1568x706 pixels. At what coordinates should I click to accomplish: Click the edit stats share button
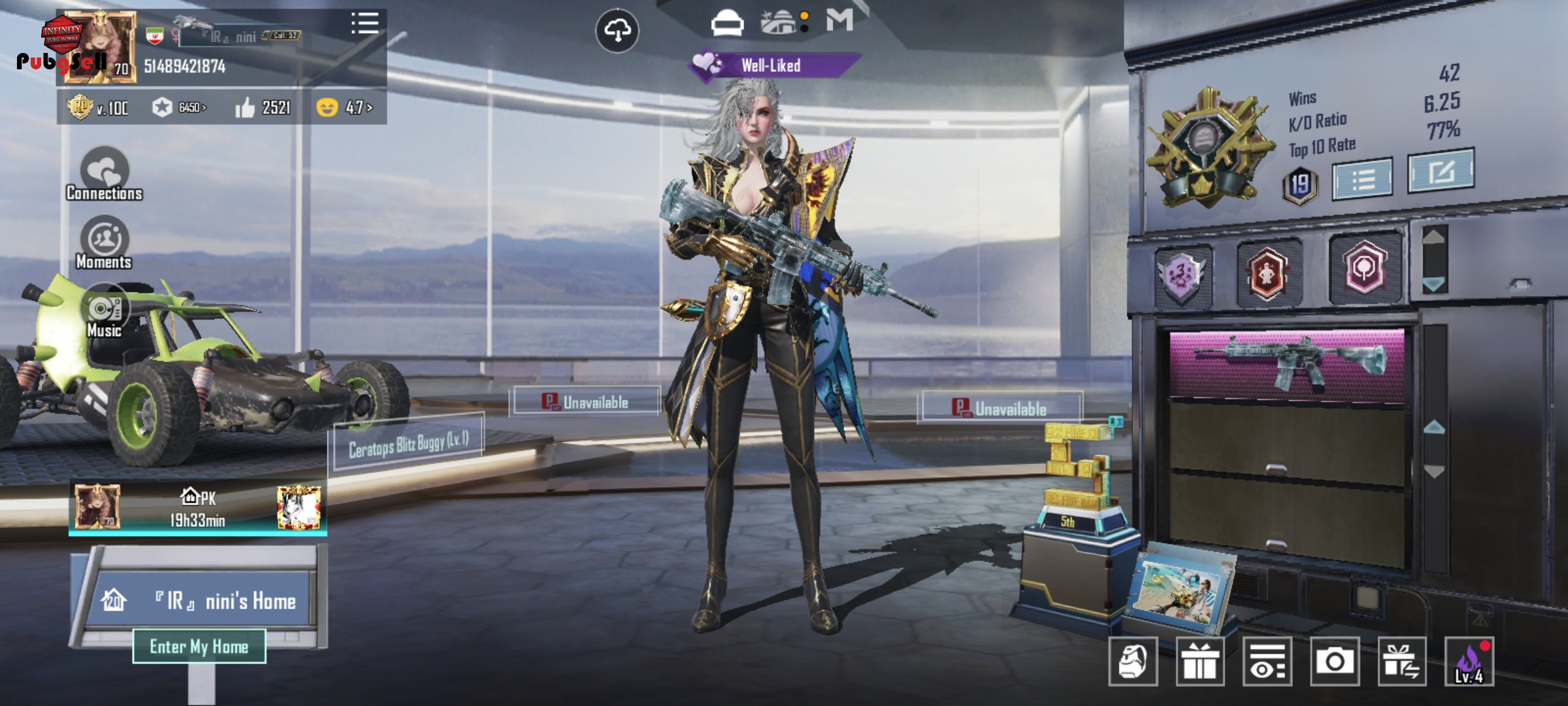tap(1441, 171)
